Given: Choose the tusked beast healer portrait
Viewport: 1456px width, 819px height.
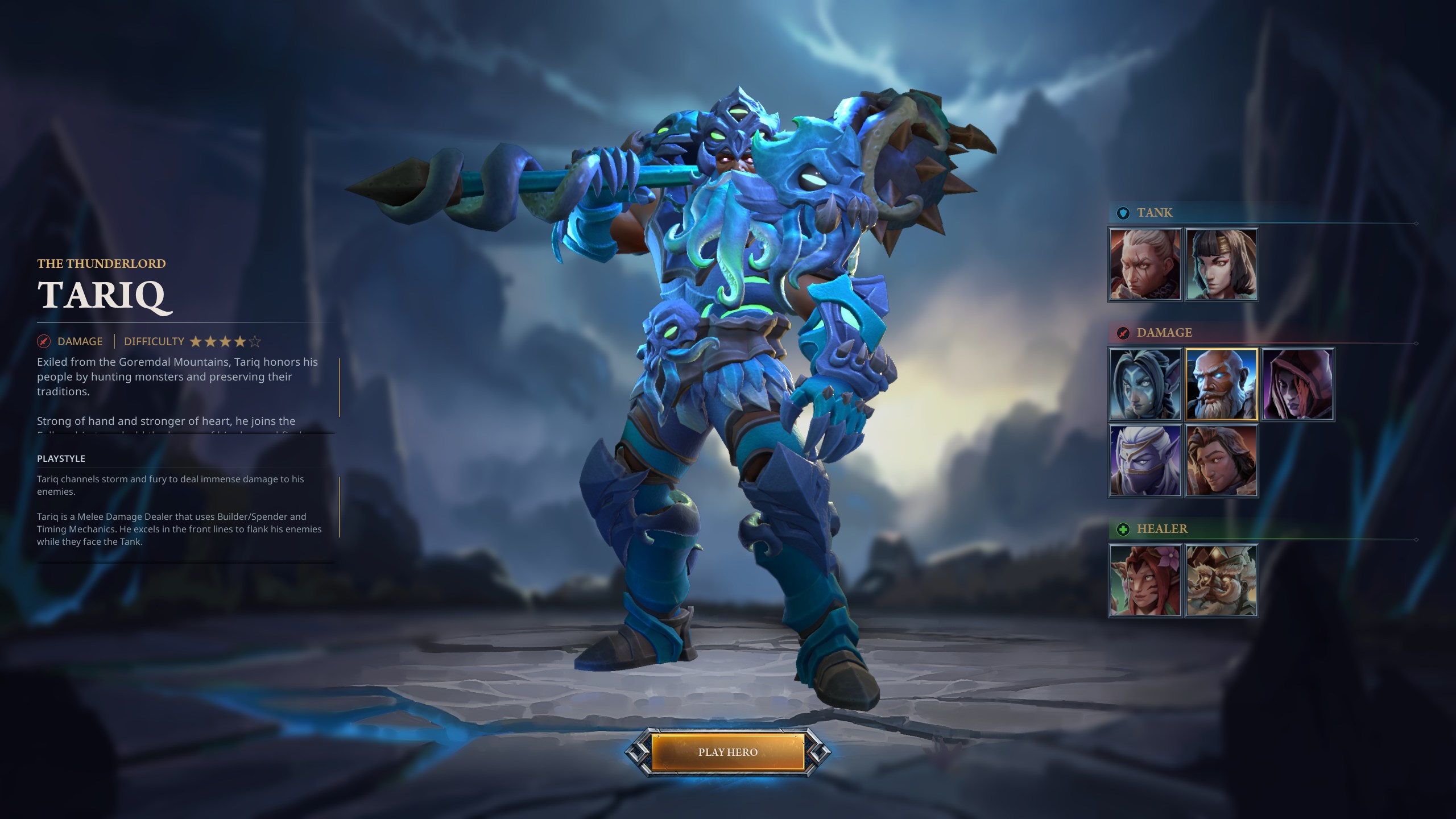Looking at the screenshot, I should (x=1221, y=581).
